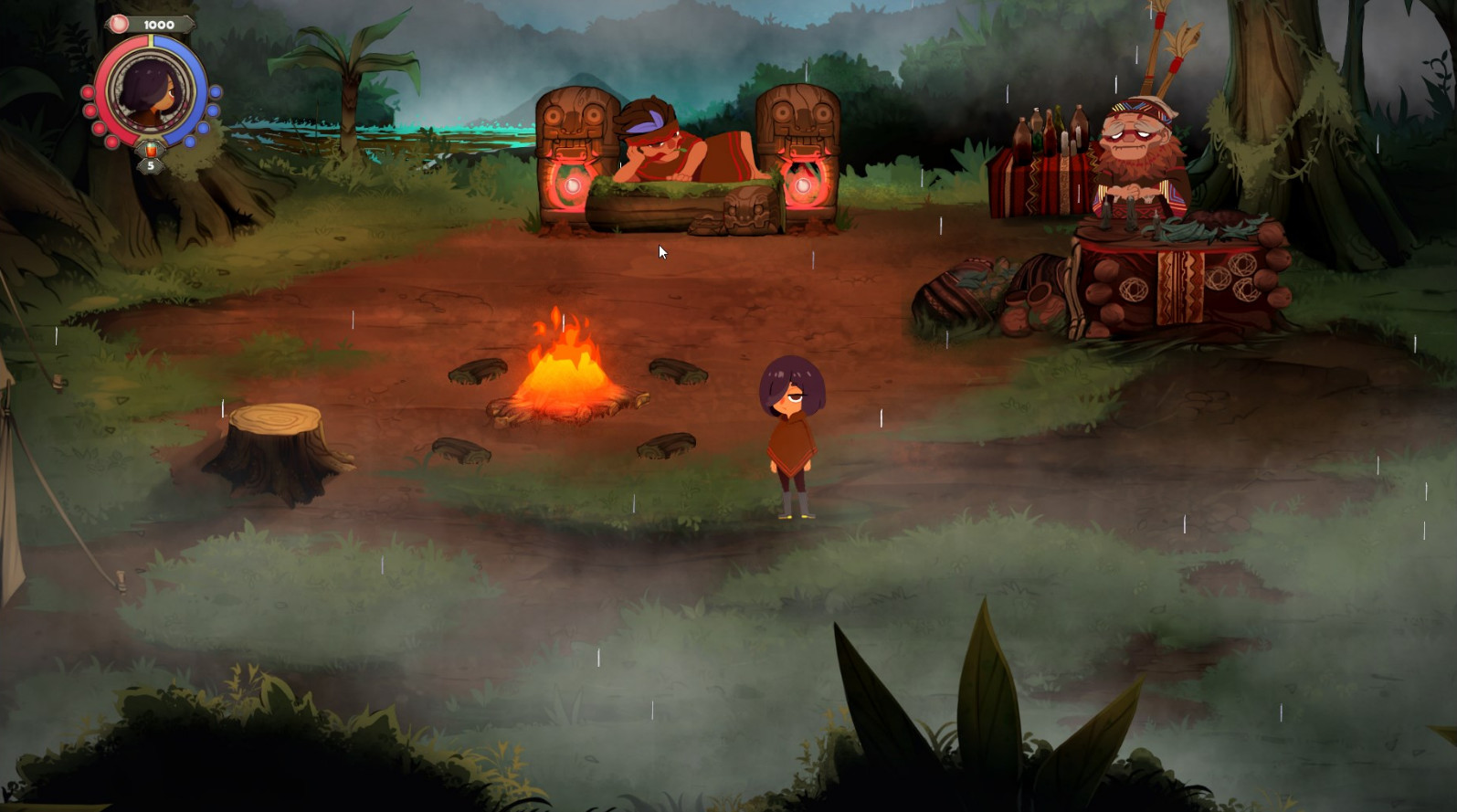Screen dimensions: 1457x812
Task: Click the tree stump left of the fire
Action: coord(274,443)
